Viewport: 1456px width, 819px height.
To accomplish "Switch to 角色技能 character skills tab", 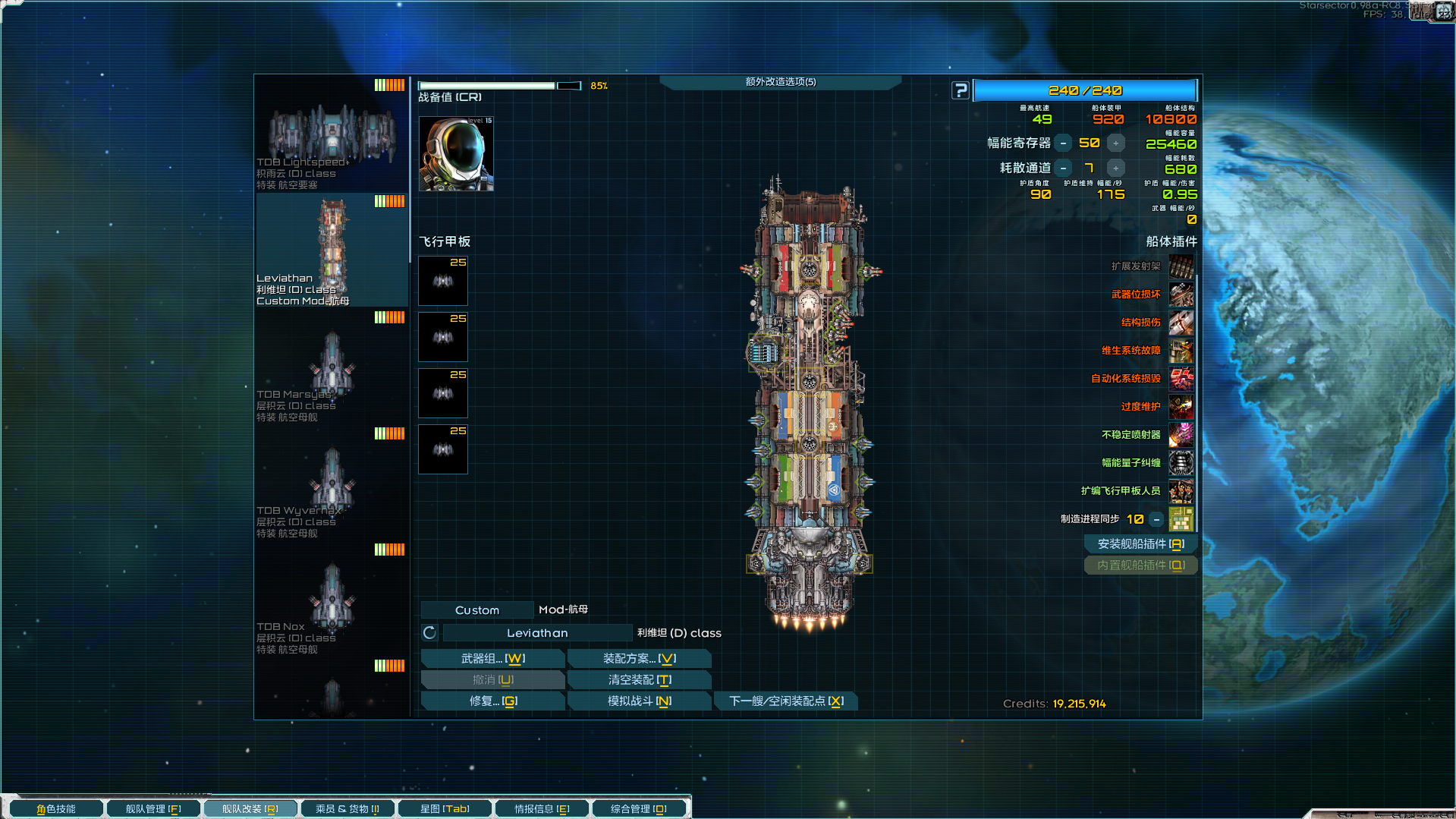I will point(56,809).
